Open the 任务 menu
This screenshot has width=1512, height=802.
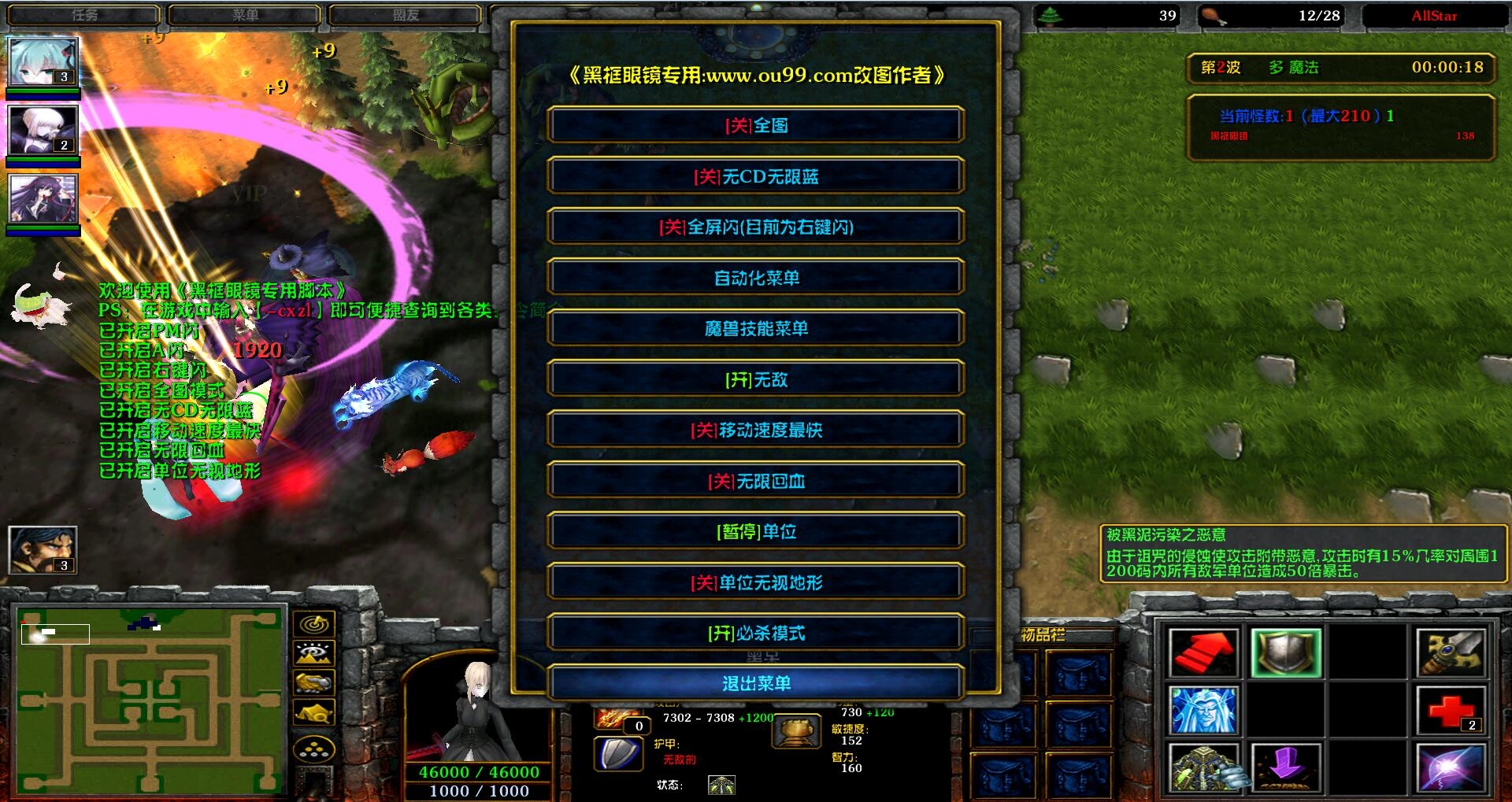coord(84,13)
